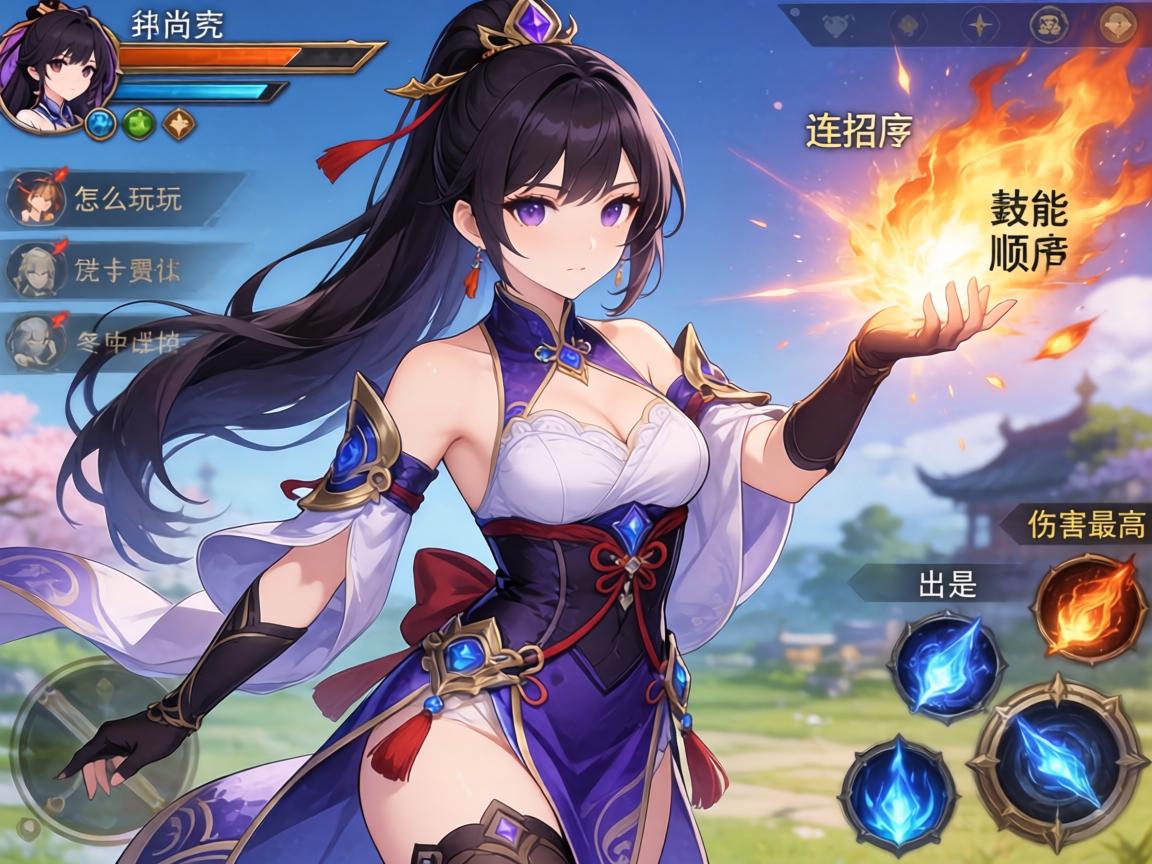Open the golden diamond top bar icon
The height and width of the screenshot is (864, 1152).
click(x=1117, y=26)
